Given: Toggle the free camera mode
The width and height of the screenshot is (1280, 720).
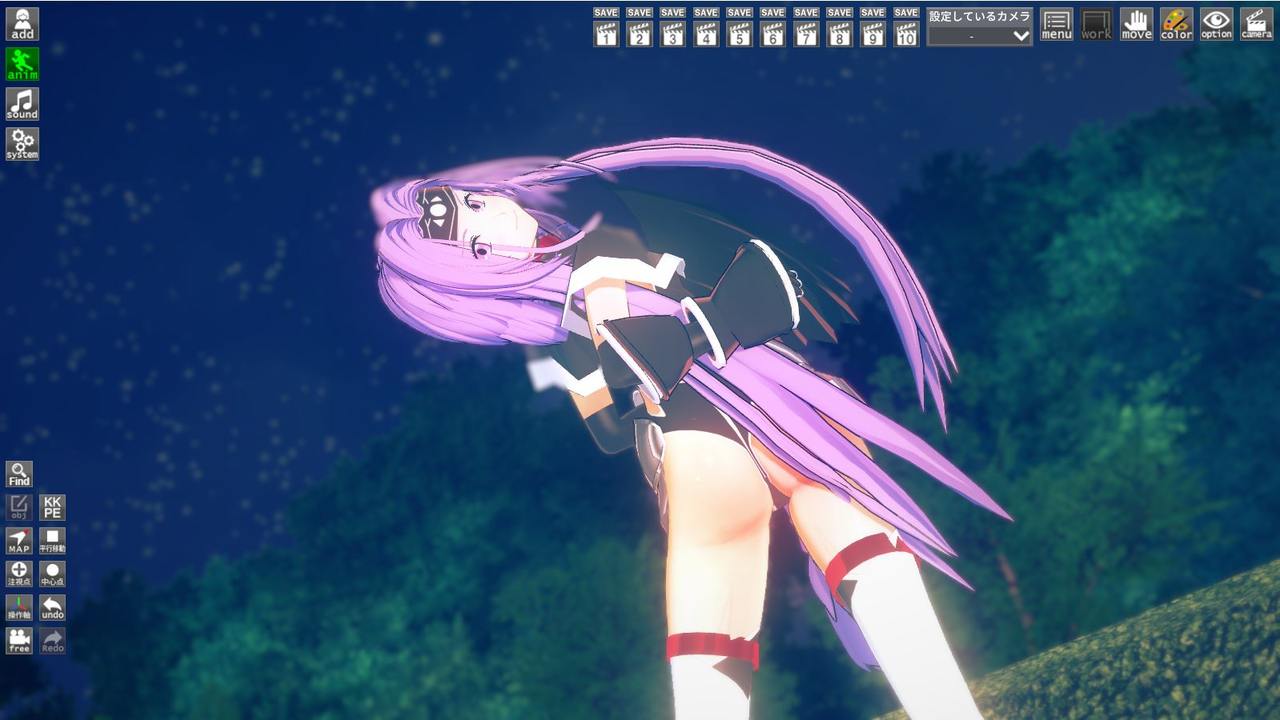Looking at the screenshot, I should [x=19, y=641].
